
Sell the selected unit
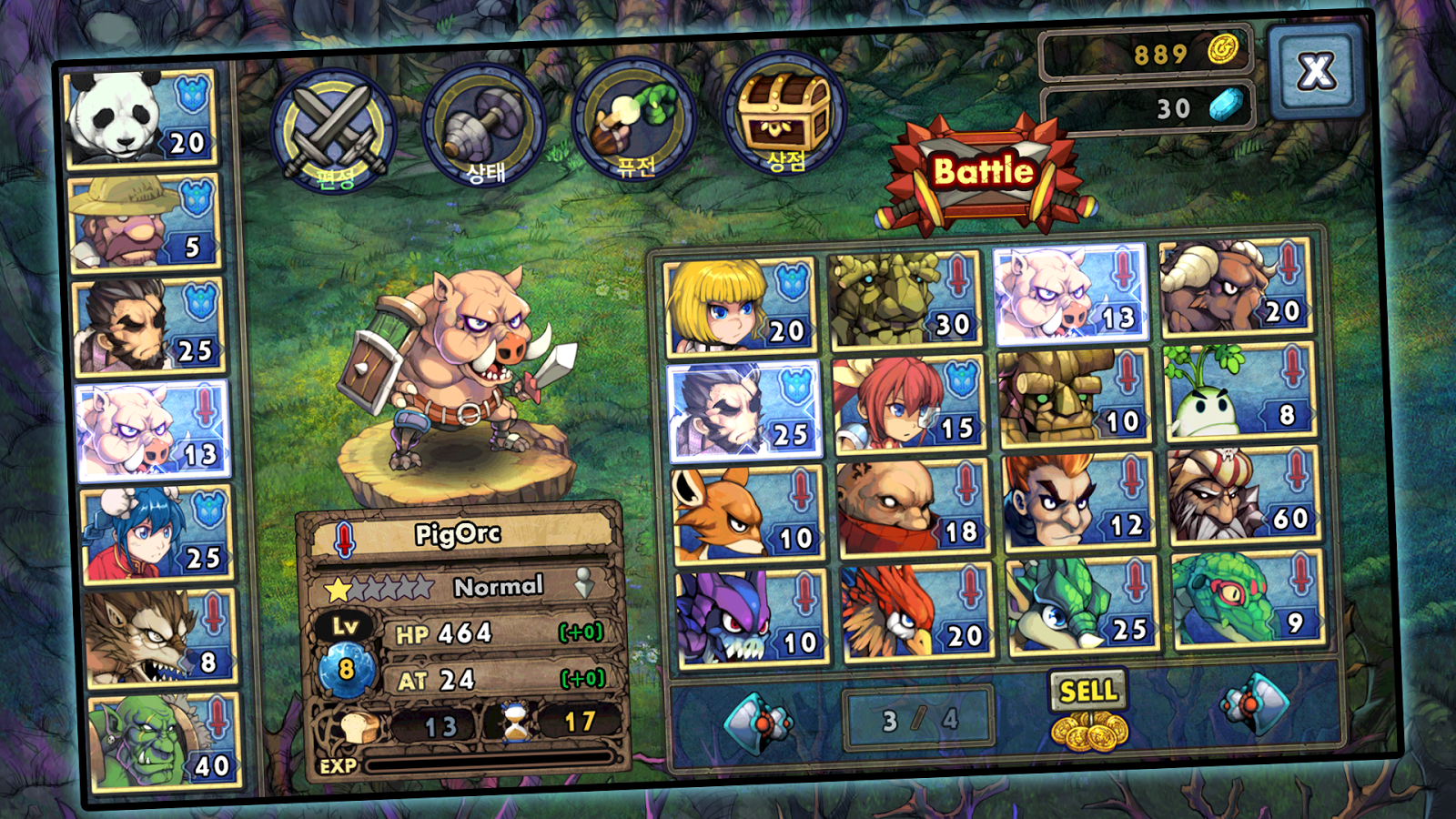[1088, 710]
